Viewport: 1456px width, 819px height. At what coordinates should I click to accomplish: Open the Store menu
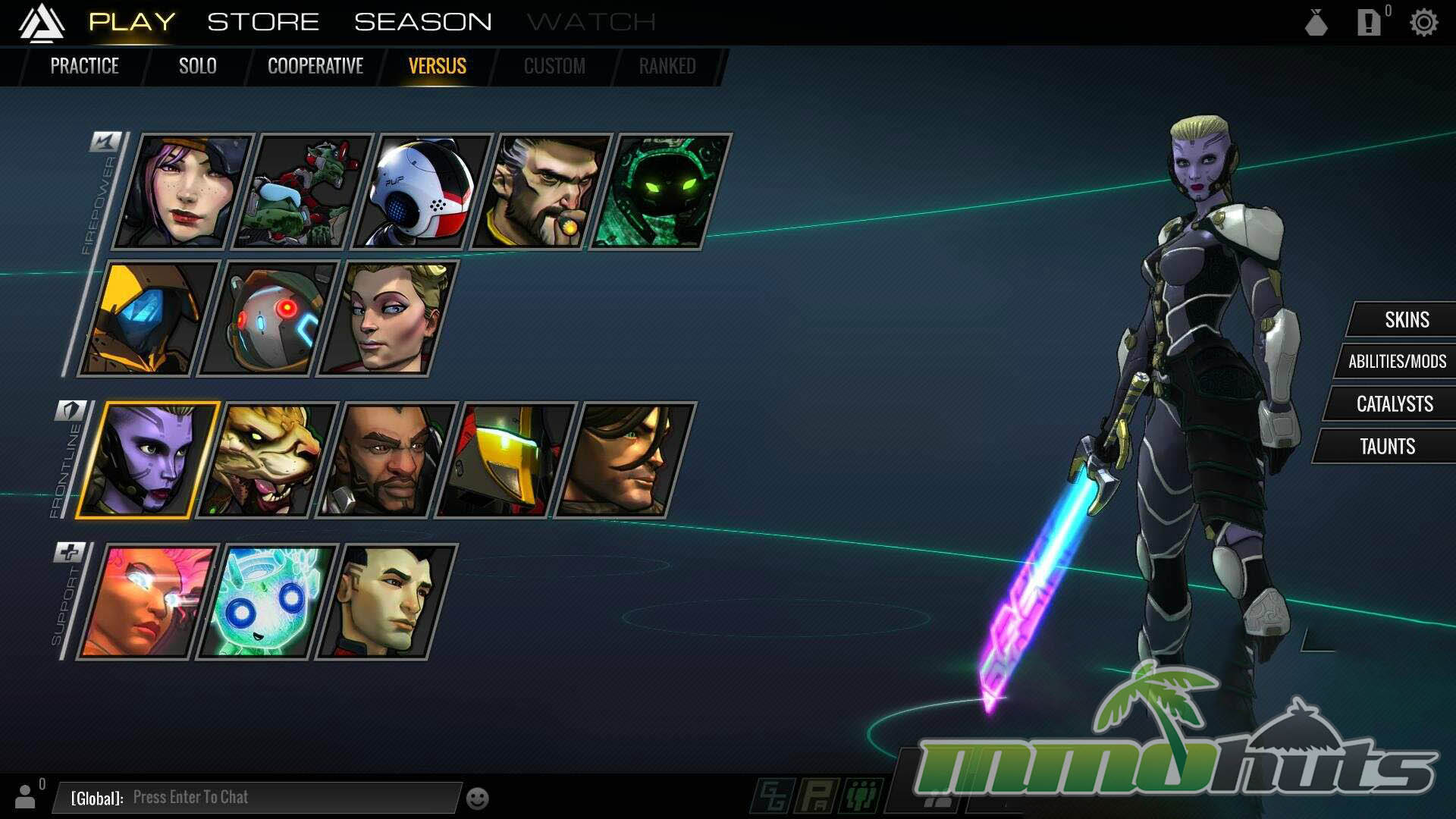tap(263, 22)
